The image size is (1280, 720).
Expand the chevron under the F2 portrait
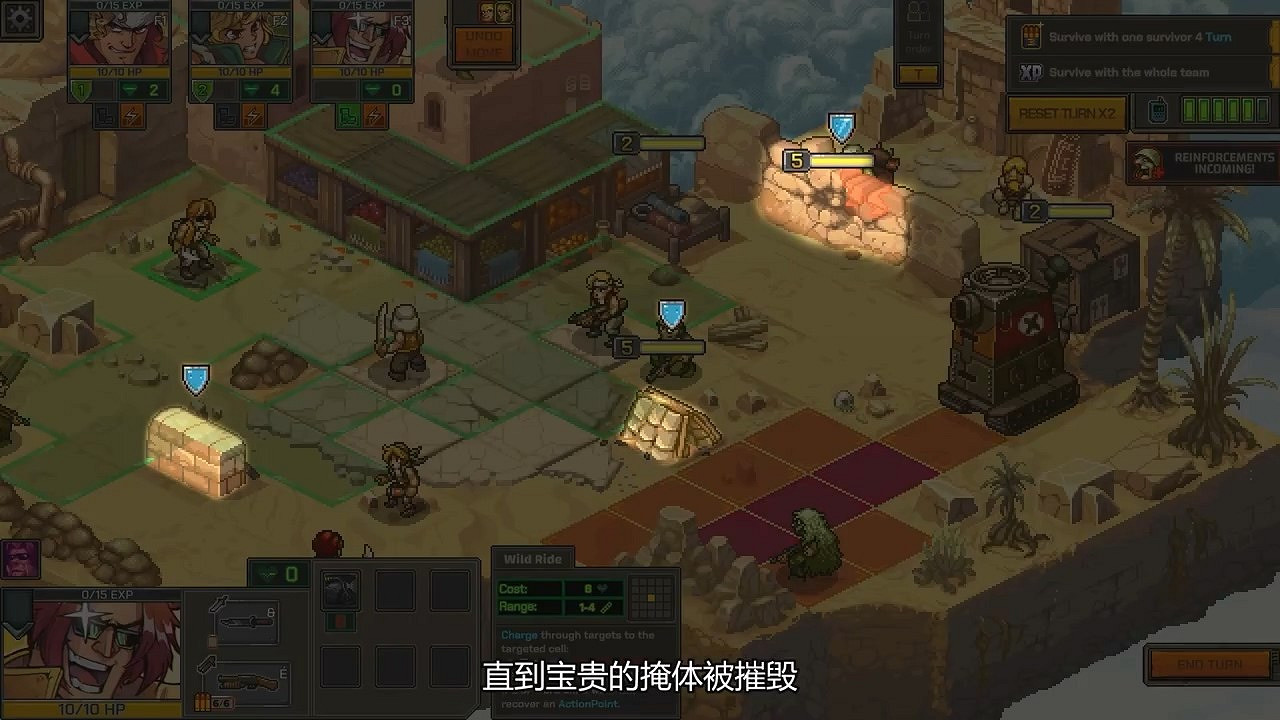(x=198, y=38)
